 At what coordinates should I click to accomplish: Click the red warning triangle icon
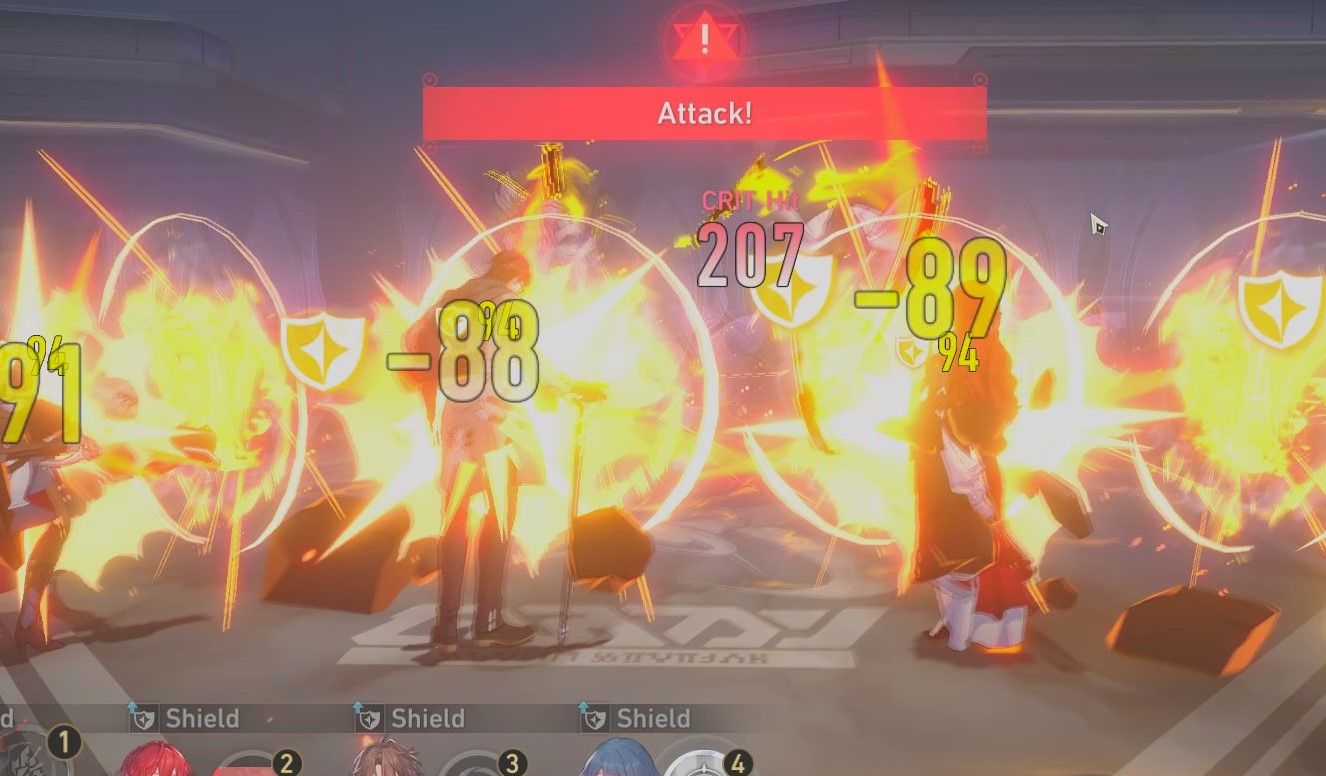(x=703, y=38)
